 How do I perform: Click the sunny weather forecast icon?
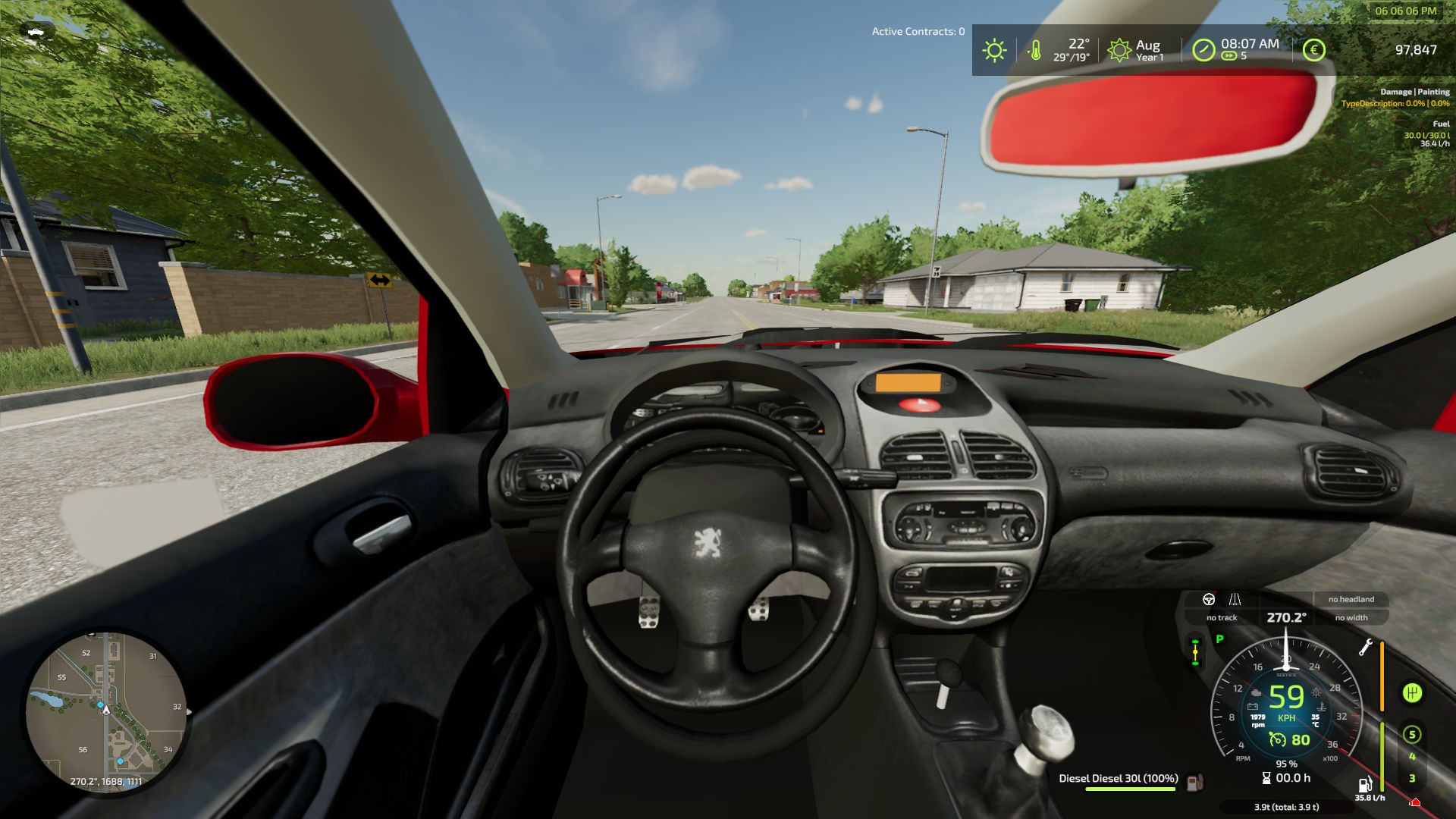pos(994,51)
